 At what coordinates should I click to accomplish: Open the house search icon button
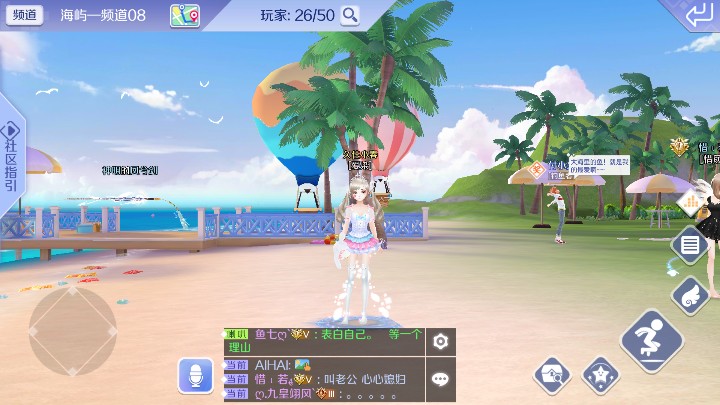click(551, 375)
